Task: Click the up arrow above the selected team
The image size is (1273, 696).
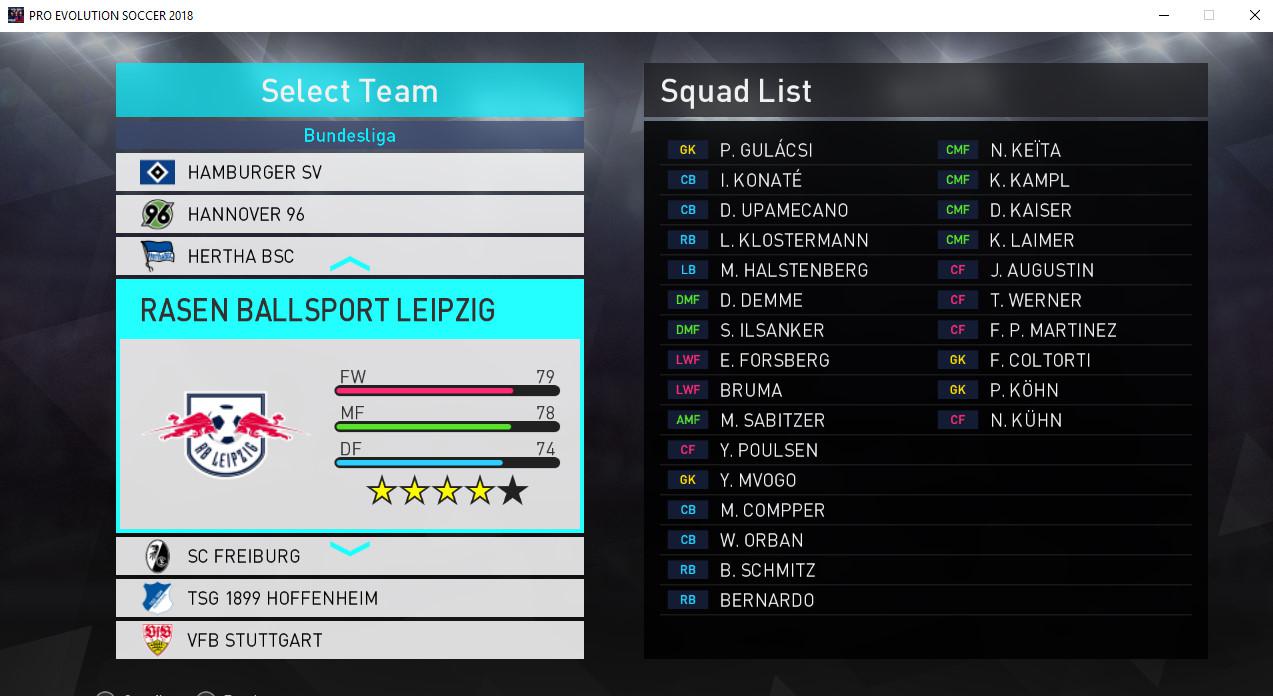Action: coord(350,265)
